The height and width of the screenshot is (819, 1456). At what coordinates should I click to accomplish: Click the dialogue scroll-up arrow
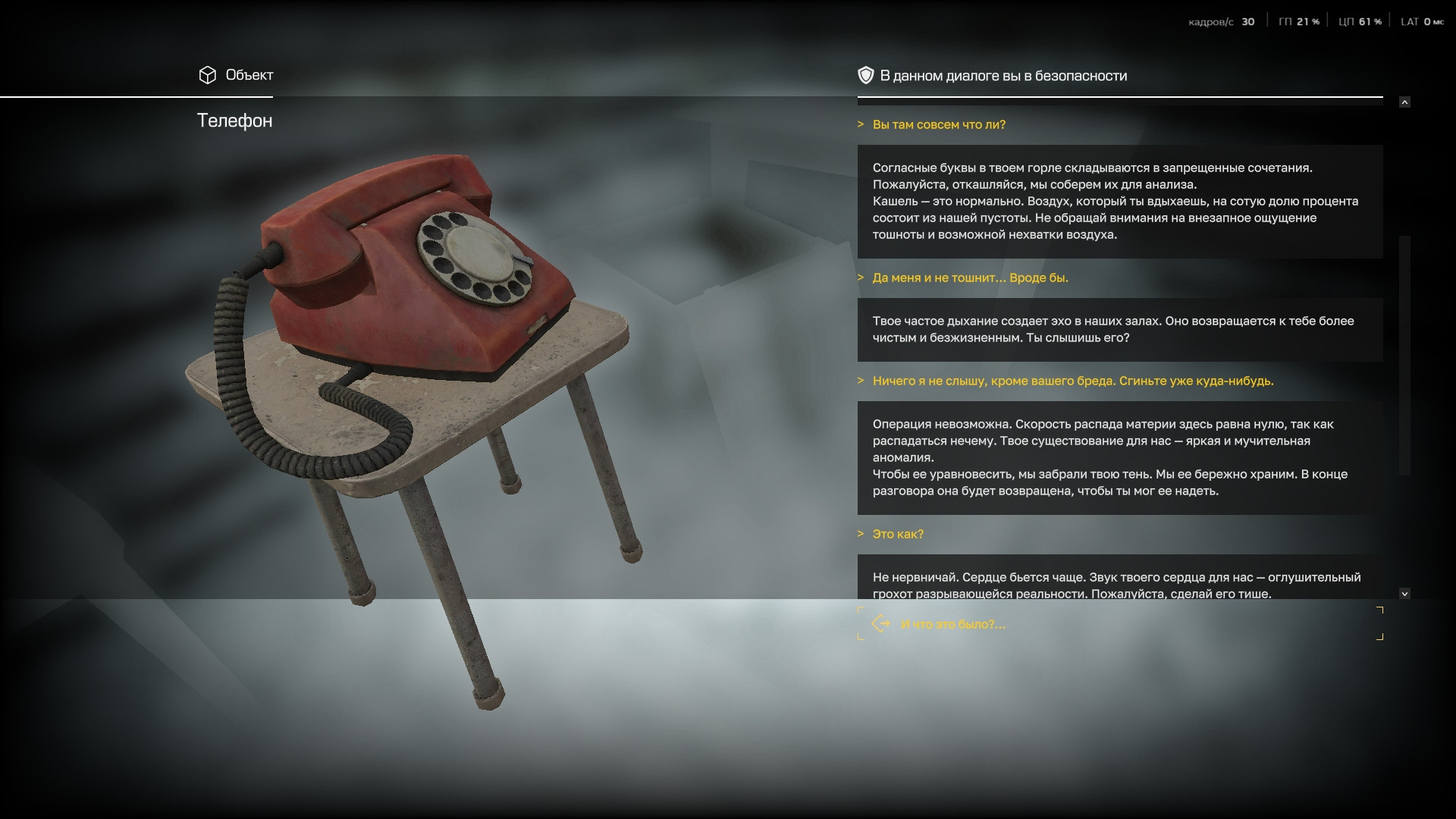click(1404, 102)
